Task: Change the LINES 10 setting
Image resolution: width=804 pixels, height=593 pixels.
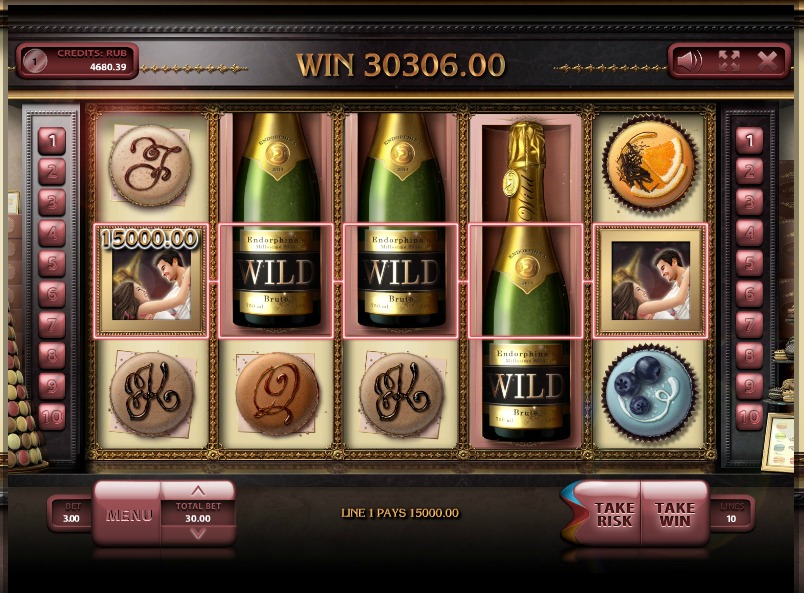Action: tap(732, 514)
